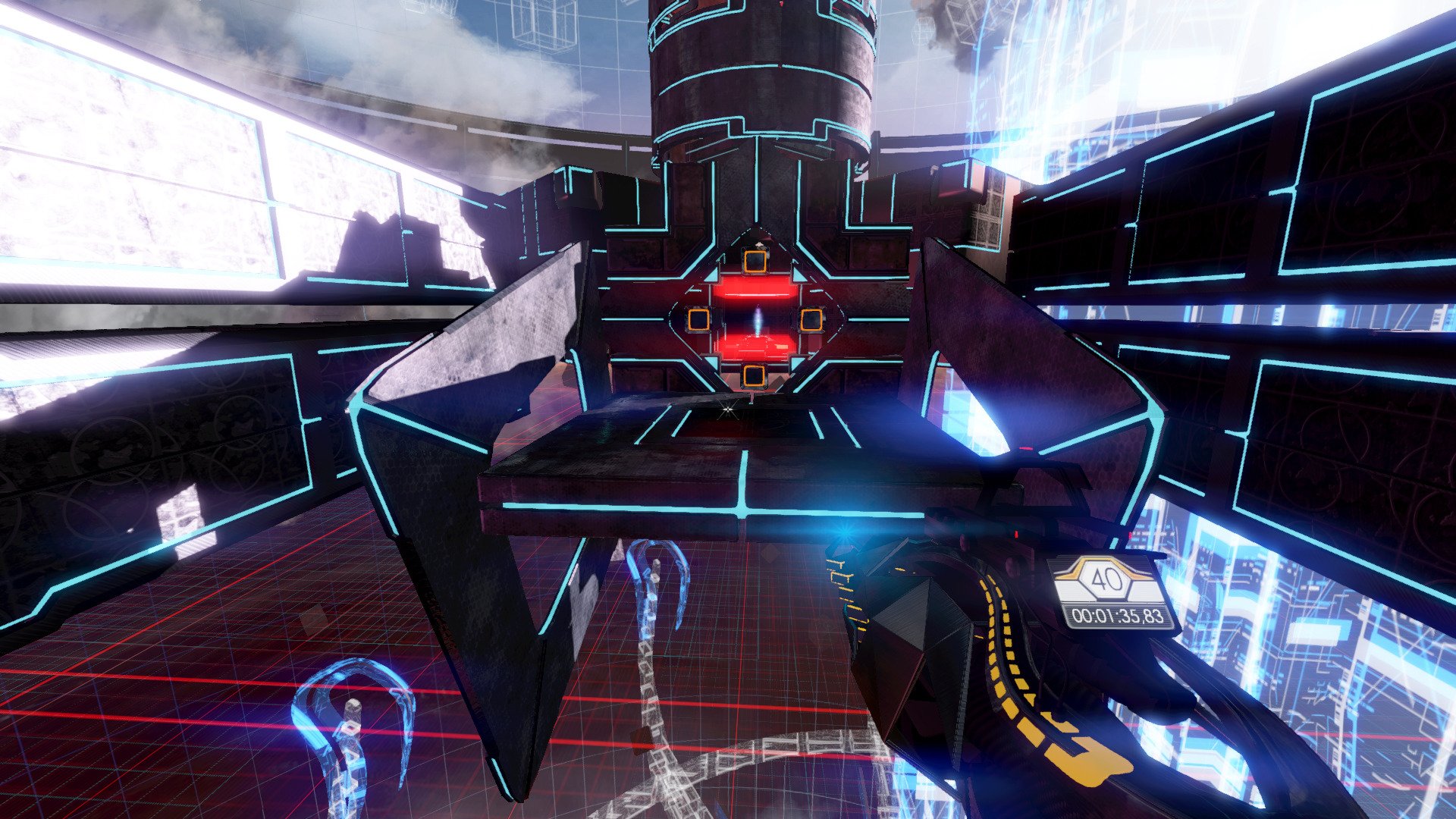Toggle the upper red laser barrier
The width and height of the screenshot is (1456, 819).
coord(758,289)
